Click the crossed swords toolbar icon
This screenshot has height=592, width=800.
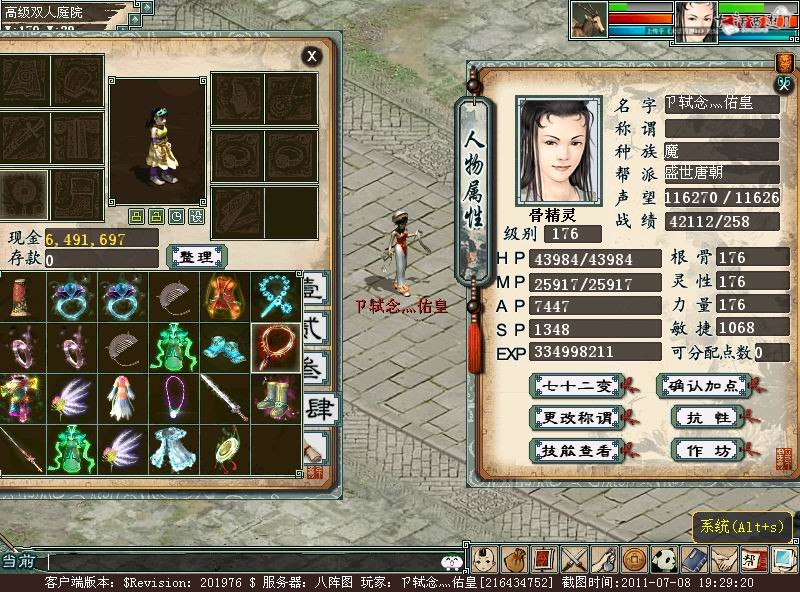tap(573, 559)
